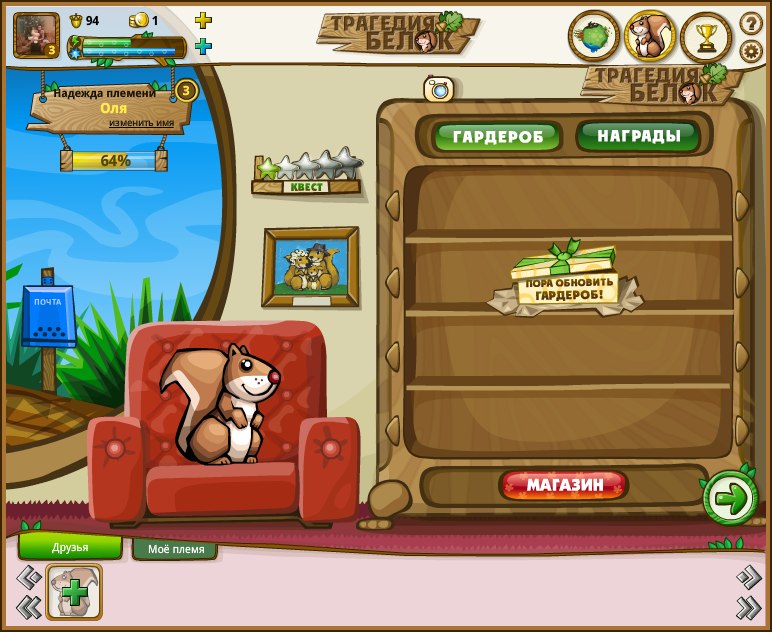Open the Магазин shop

click(x=564, y=486)
